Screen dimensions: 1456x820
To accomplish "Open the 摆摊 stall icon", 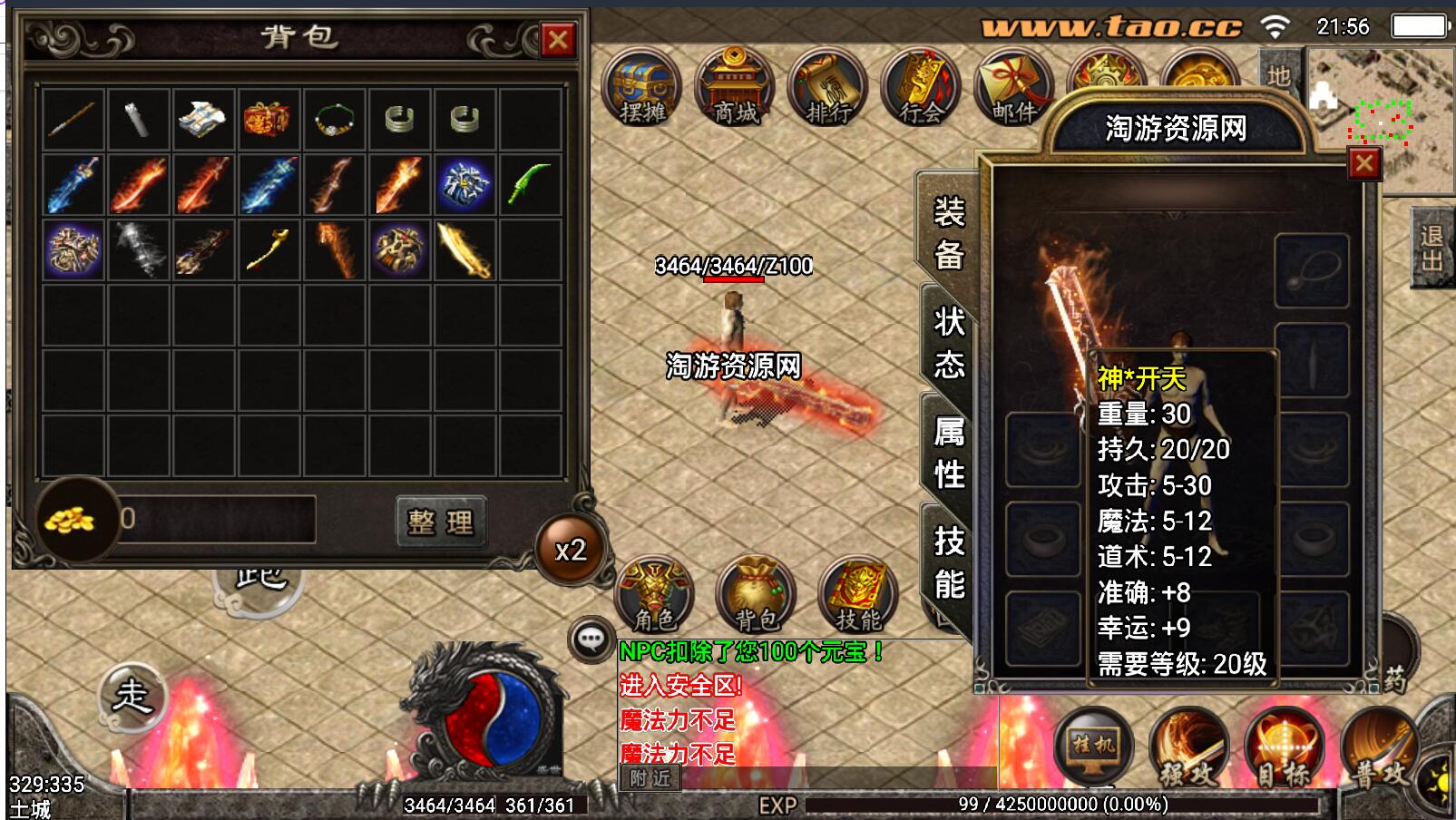I will [x=642, y=89].
